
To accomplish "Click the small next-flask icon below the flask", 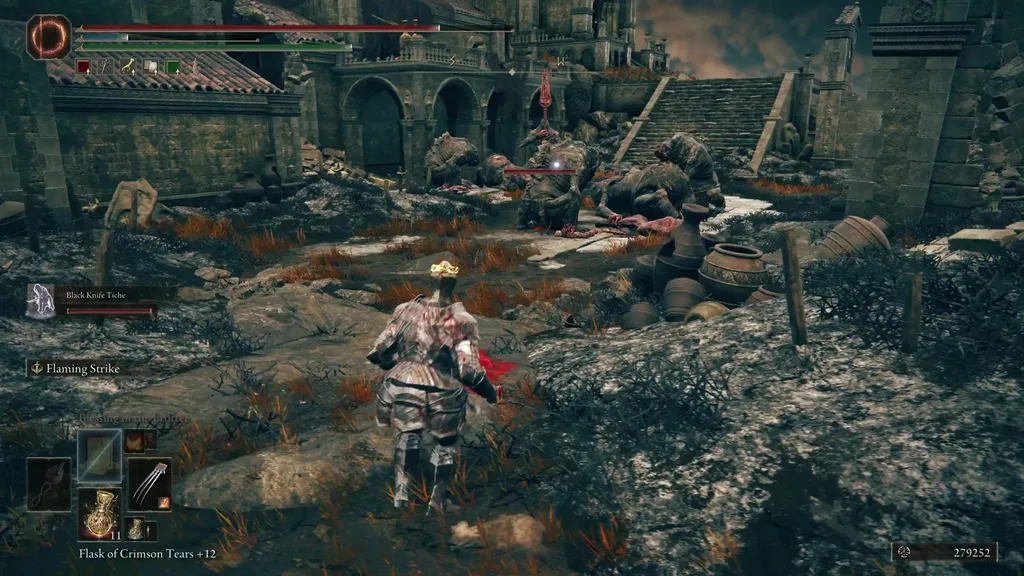I will (x=135, y=528).
